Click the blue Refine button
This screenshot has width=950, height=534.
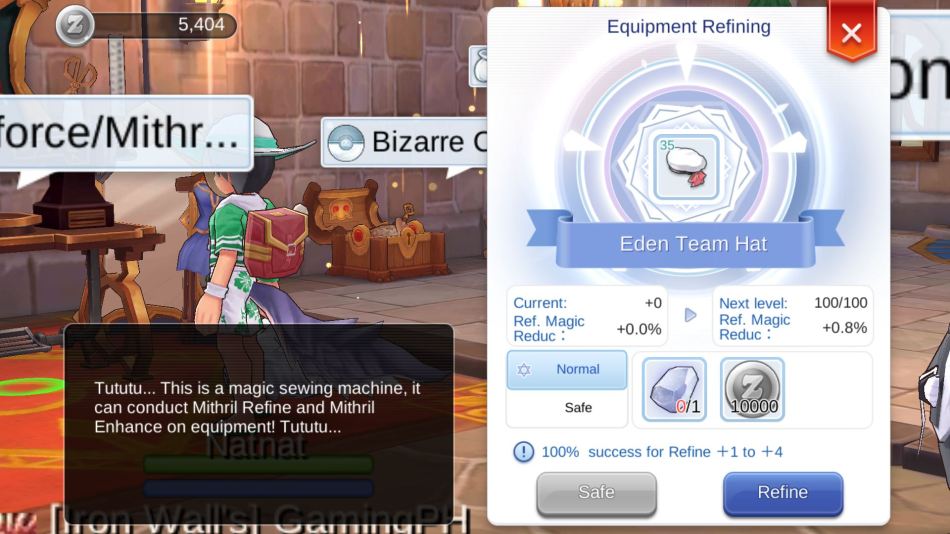pyautogui.click(x=782, y=492)
